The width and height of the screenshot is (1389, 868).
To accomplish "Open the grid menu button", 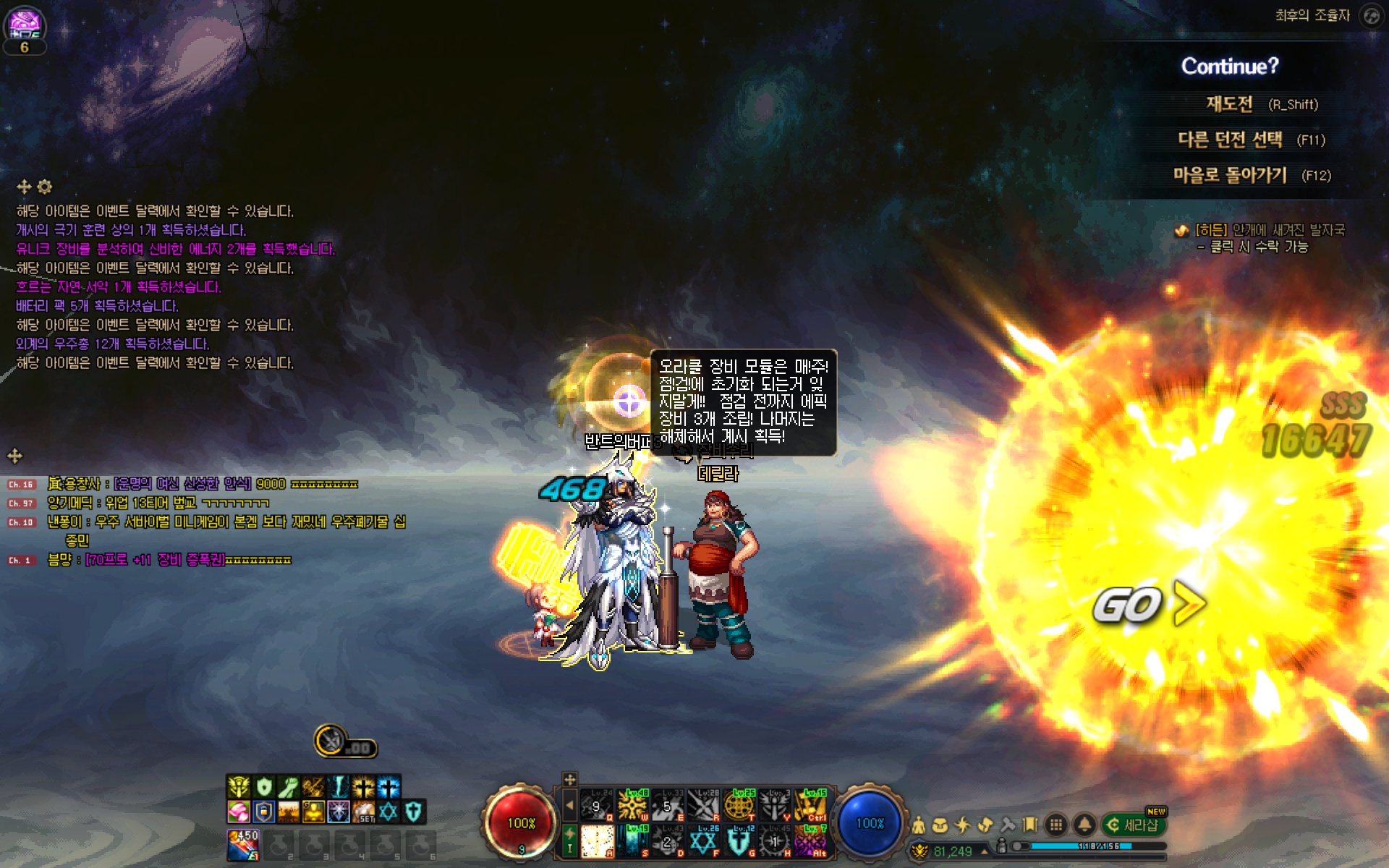I will point(1056,825).
